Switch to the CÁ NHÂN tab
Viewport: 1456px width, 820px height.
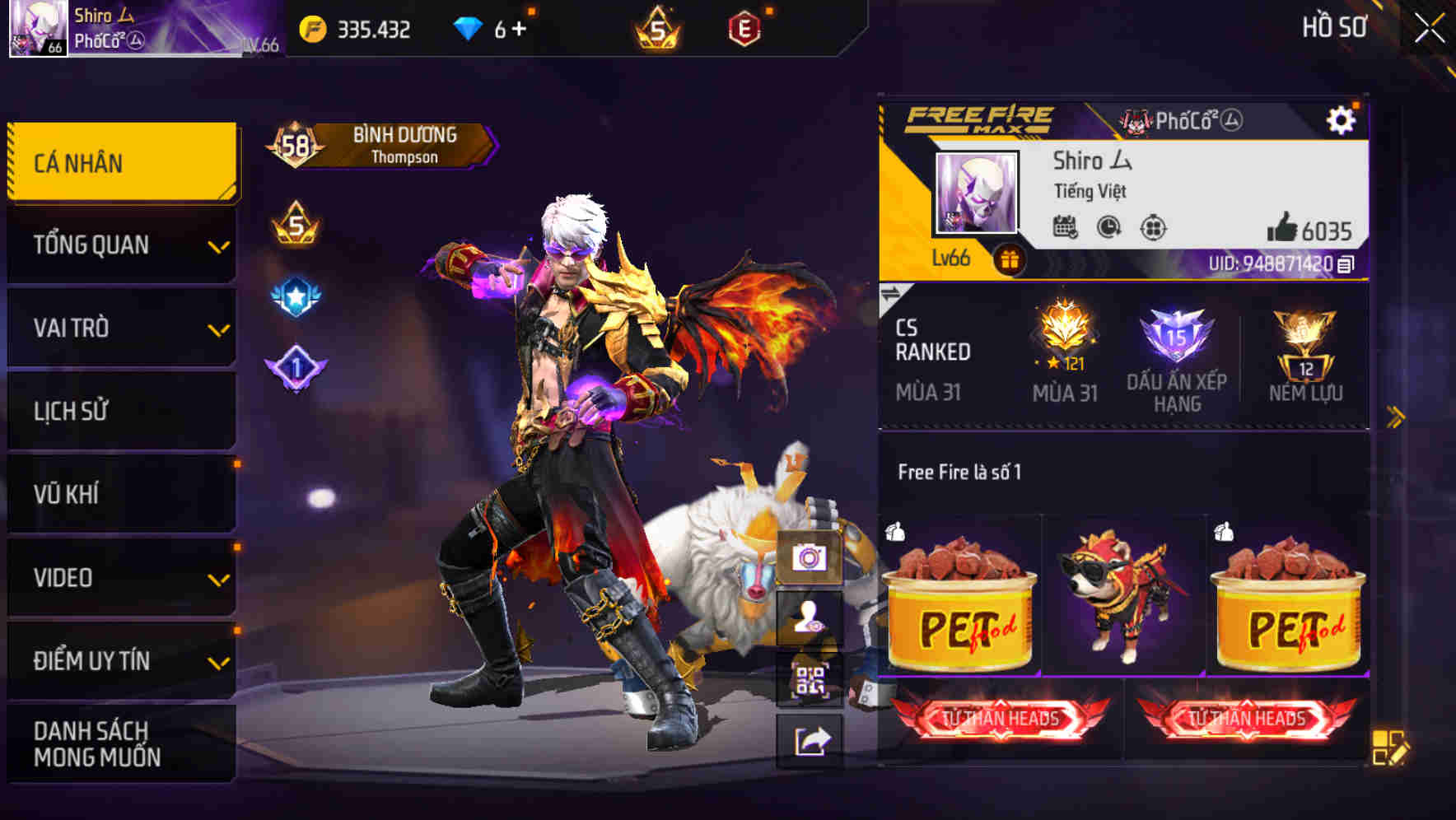point(120,161)
